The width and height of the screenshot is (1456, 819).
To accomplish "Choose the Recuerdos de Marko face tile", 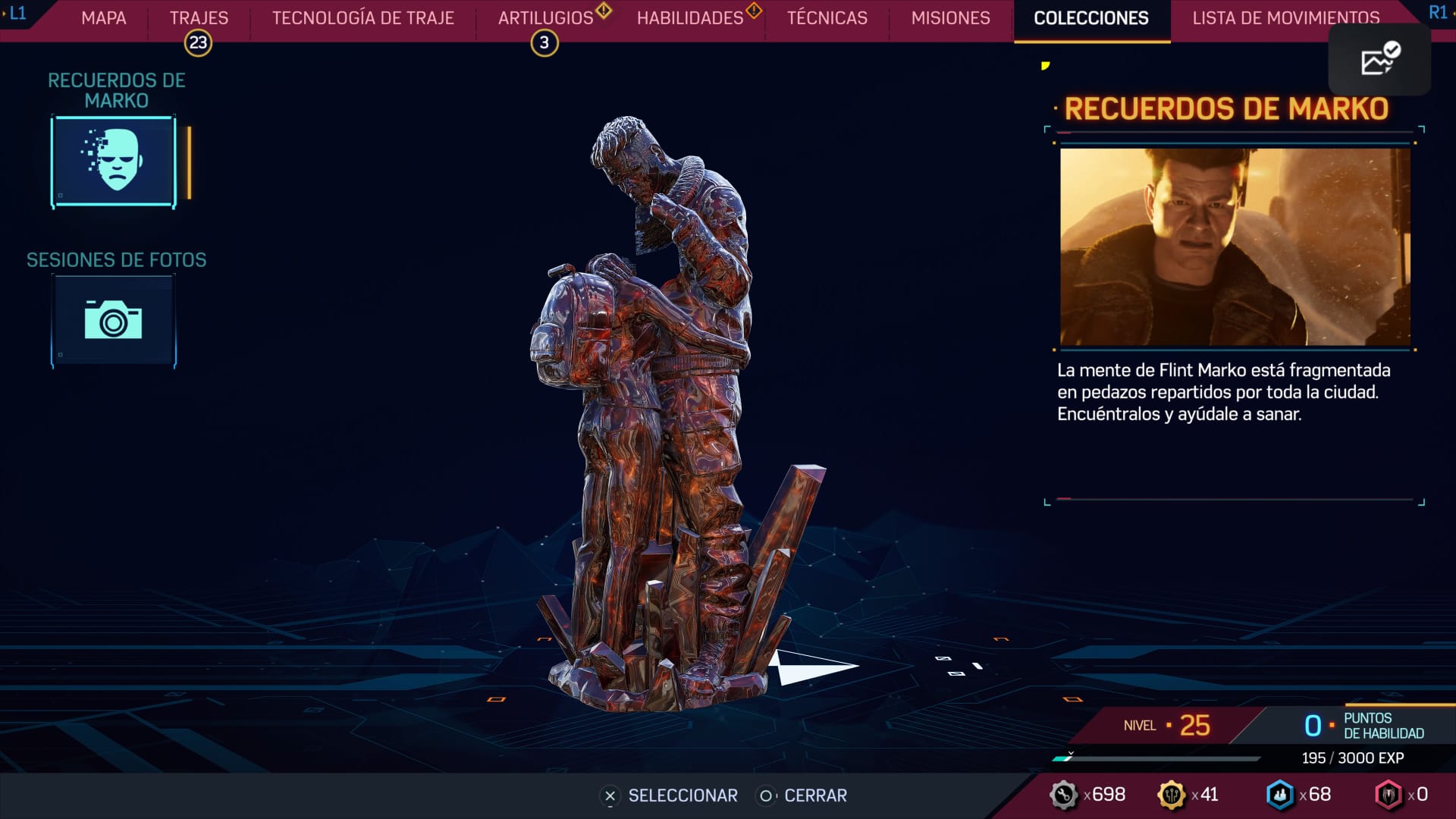I will 114,161.
